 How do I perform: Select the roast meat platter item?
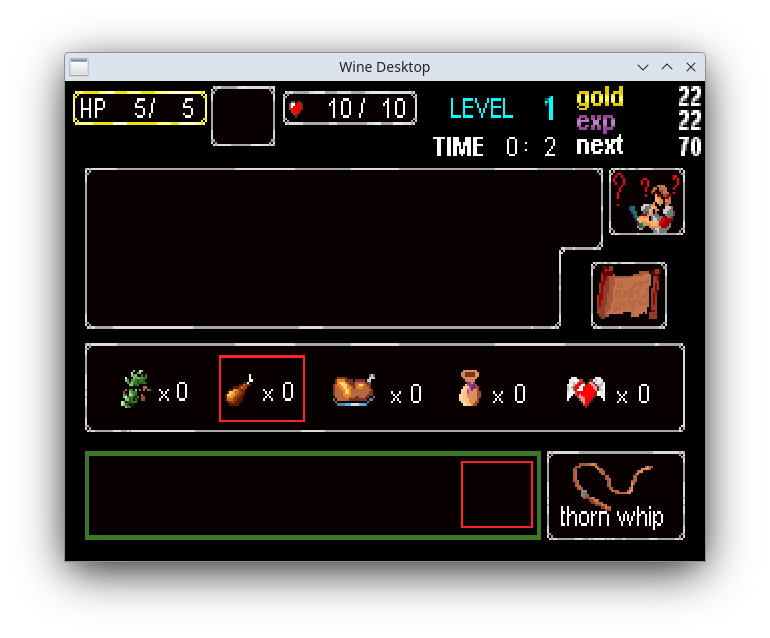(354, 389)
